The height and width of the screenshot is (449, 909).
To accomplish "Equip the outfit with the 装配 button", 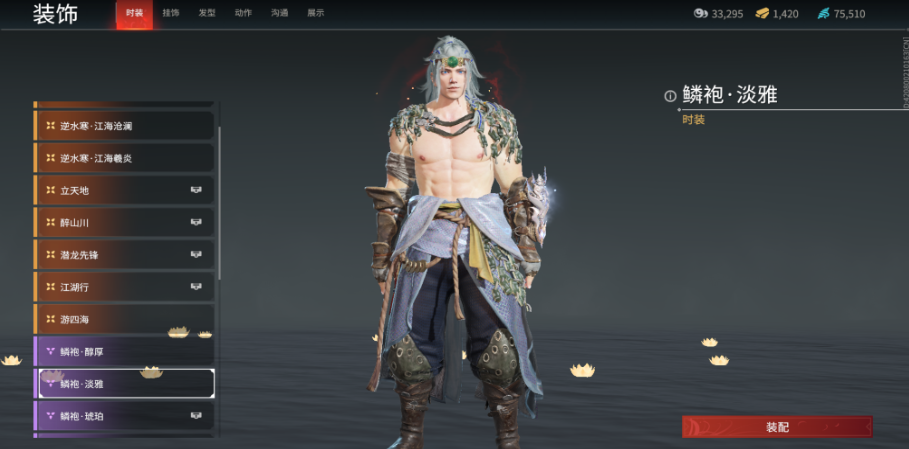I will point(777,427).
